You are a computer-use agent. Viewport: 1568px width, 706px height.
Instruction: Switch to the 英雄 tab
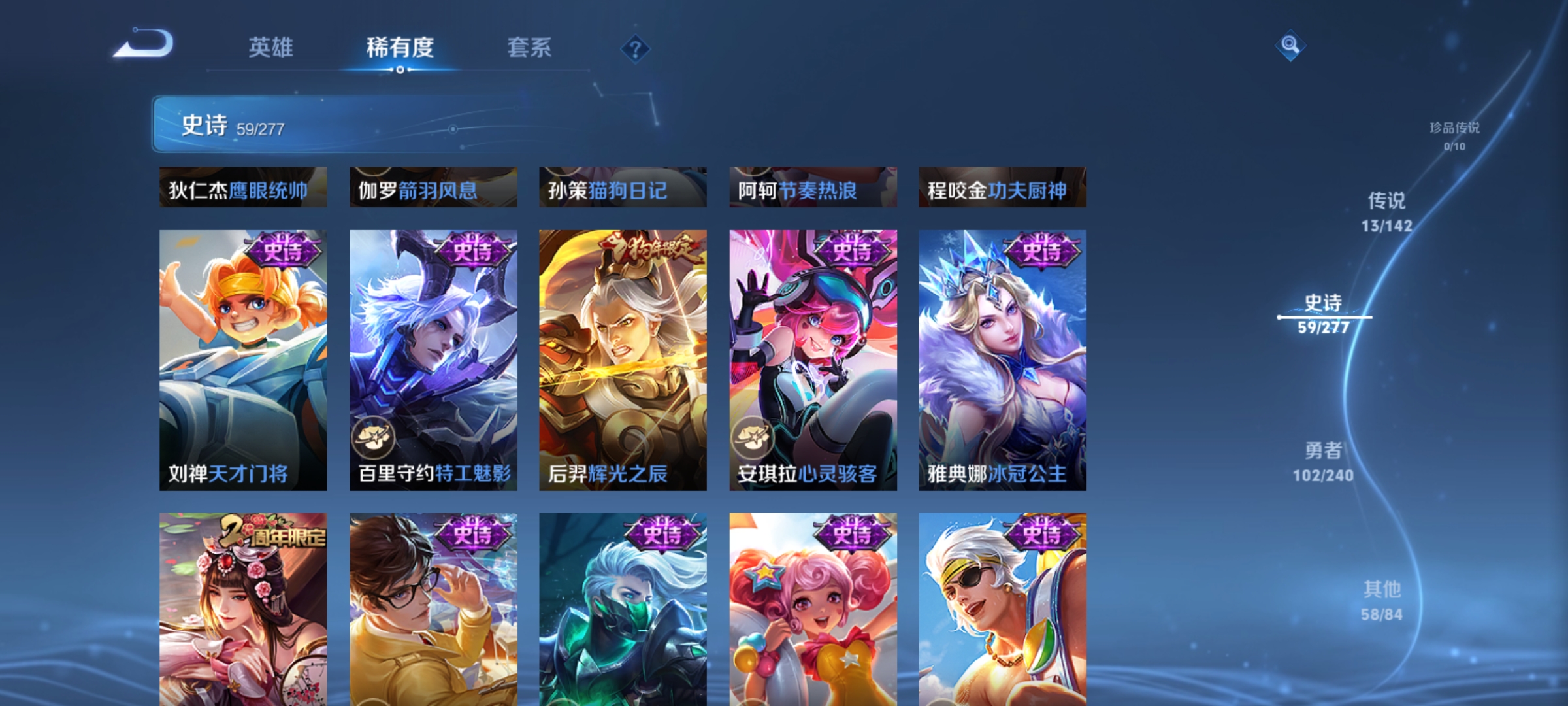pyautogui.click(x=270, y=47)
